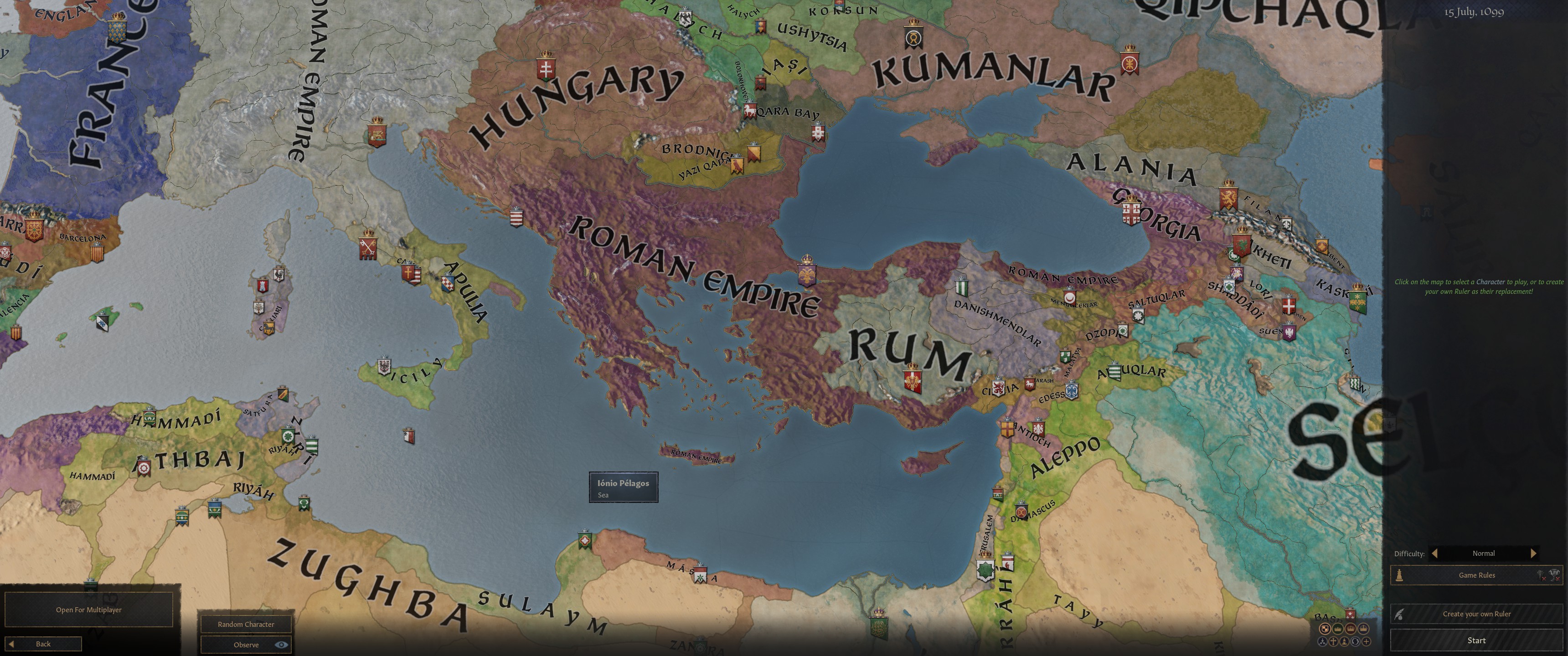Open For Multiplayer
1568x656 pixels.
(88, 609)
